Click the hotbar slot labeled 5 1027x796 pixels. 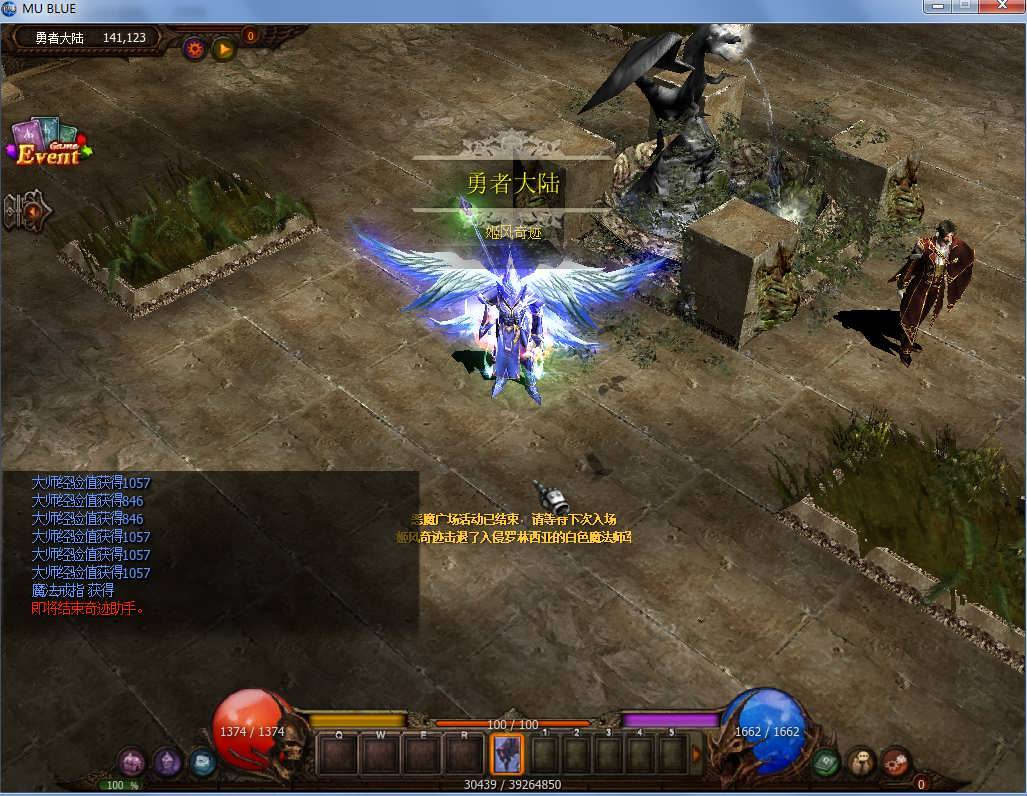pyautogui.click(x=672, y=753)
